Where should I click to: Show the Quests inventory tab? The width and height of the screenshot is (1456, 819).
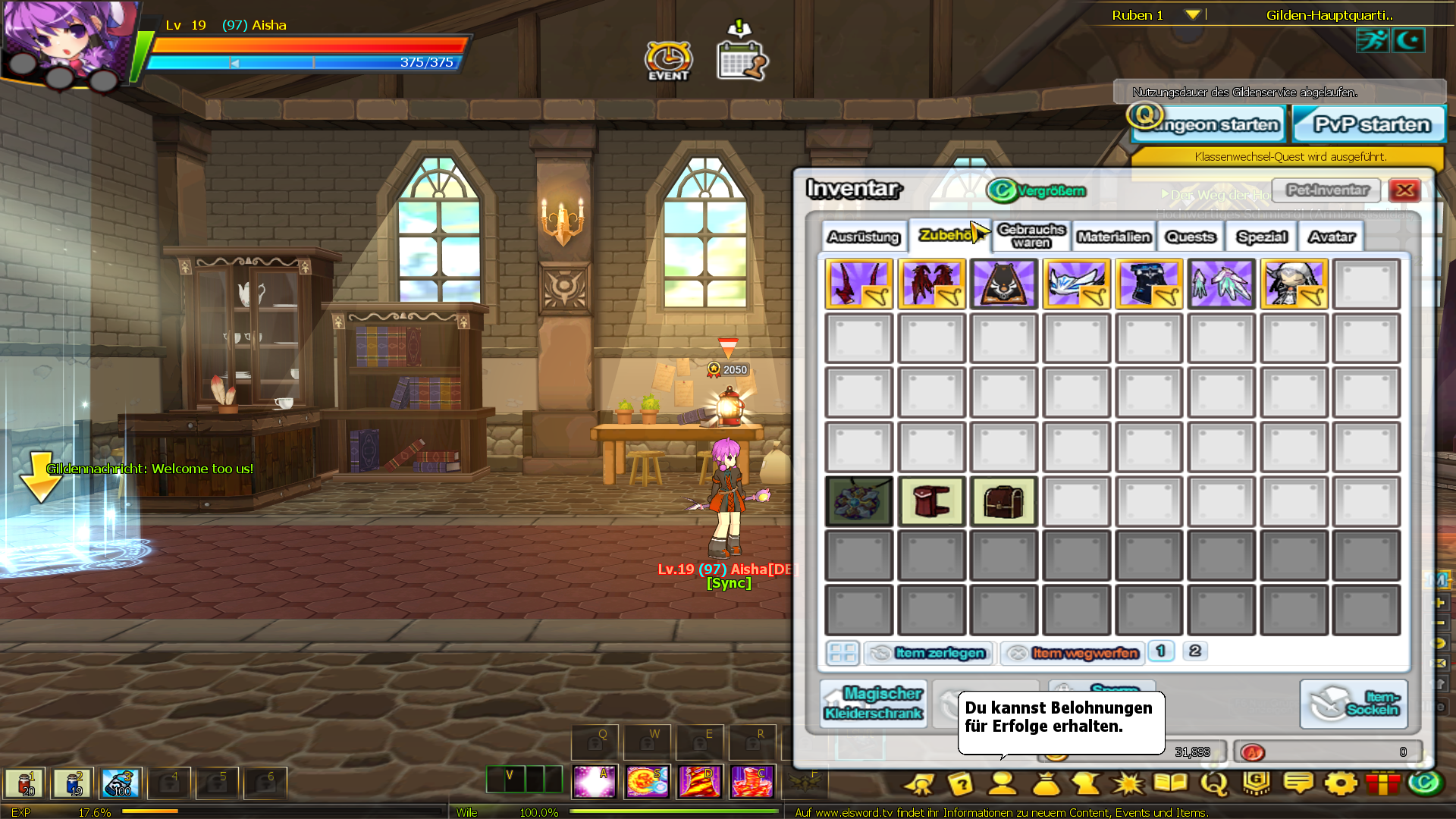(1191, 237)
